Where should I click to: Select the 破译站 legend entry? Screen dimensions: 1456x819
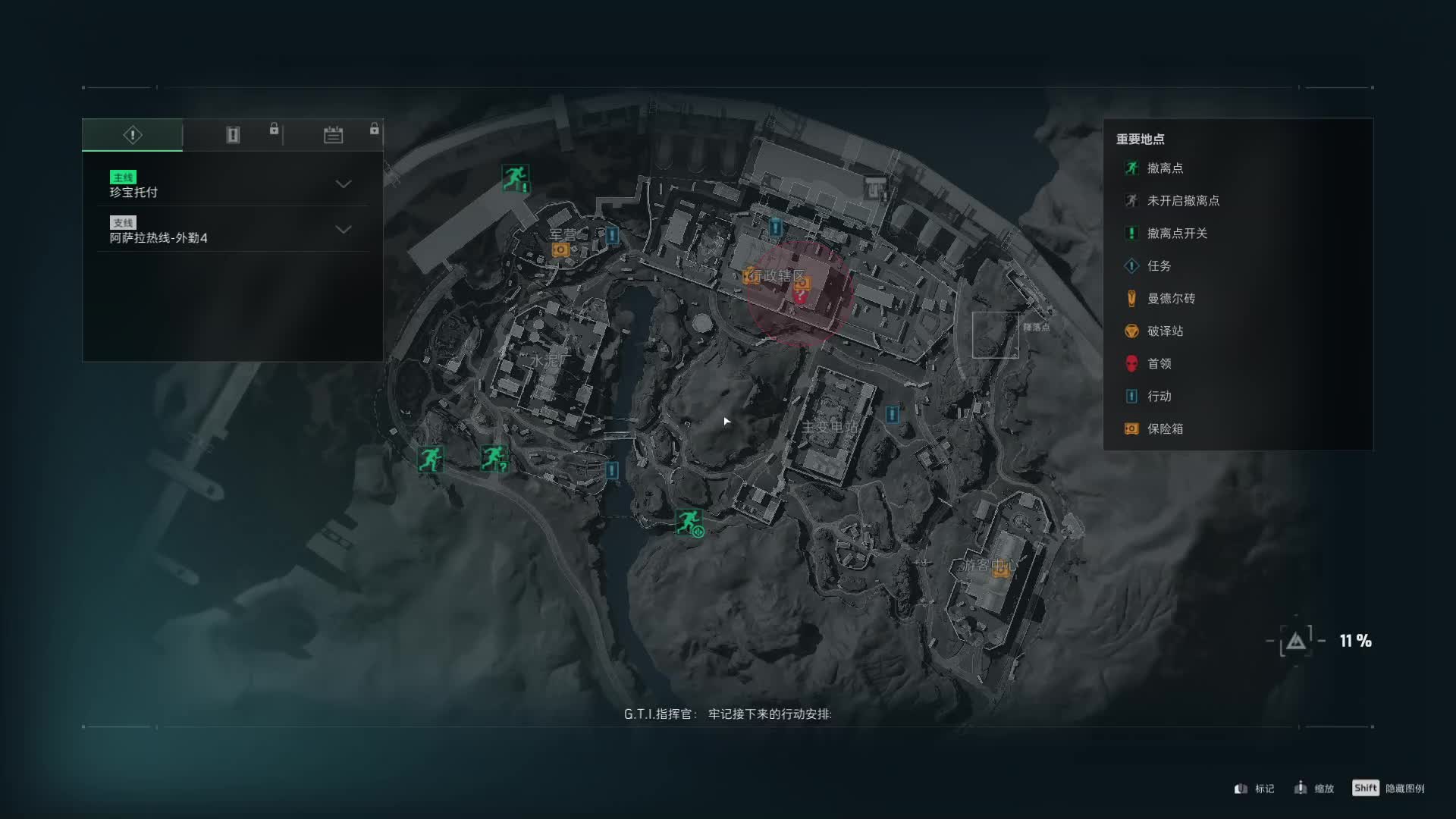(1165, 331)
